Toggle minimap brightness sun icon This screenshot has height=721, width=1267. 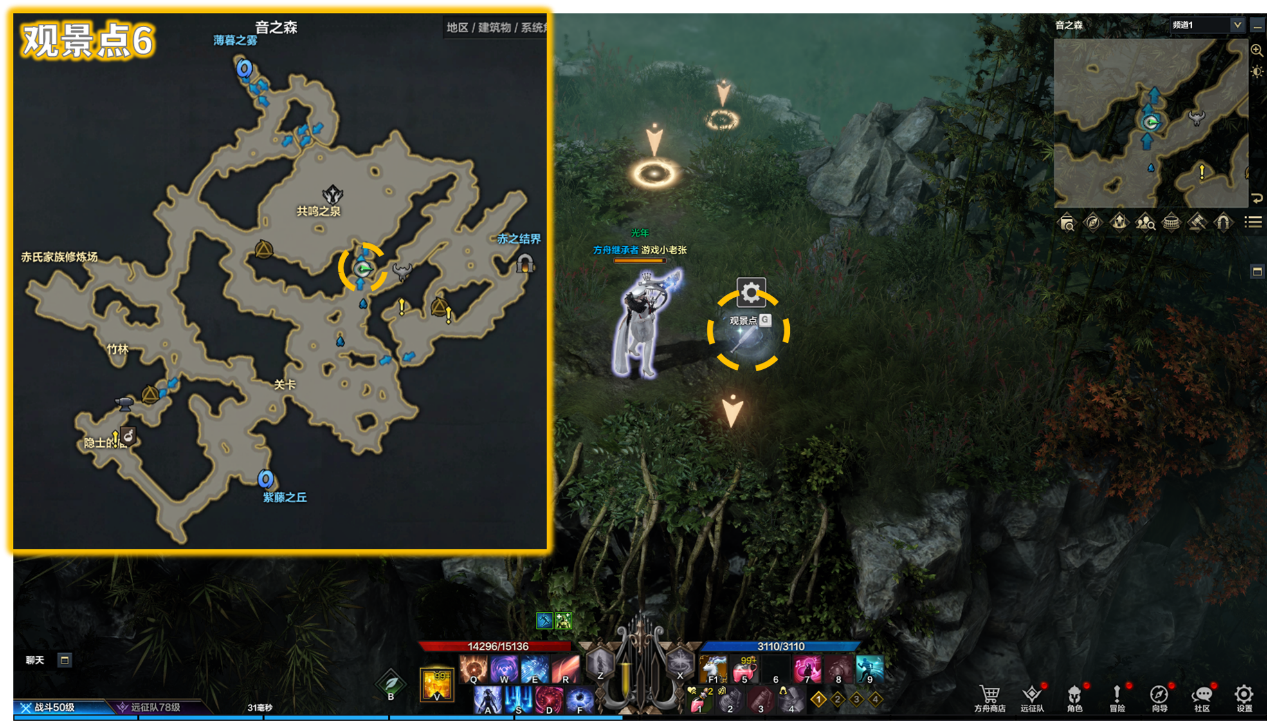pyautogui.click(x=1257, y=71)
